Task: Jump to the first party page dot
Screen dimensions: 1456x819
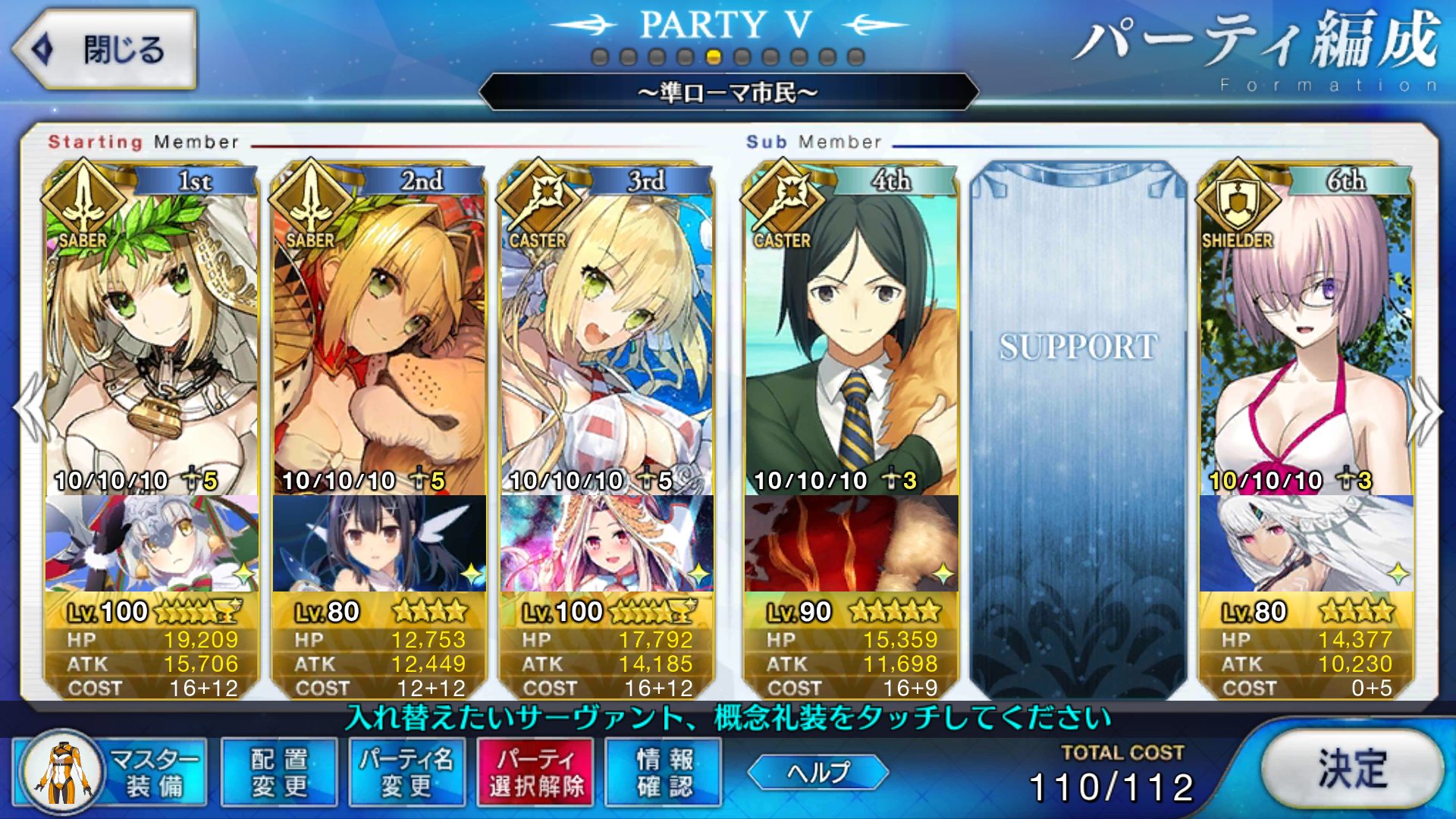Action: (600, 57)
